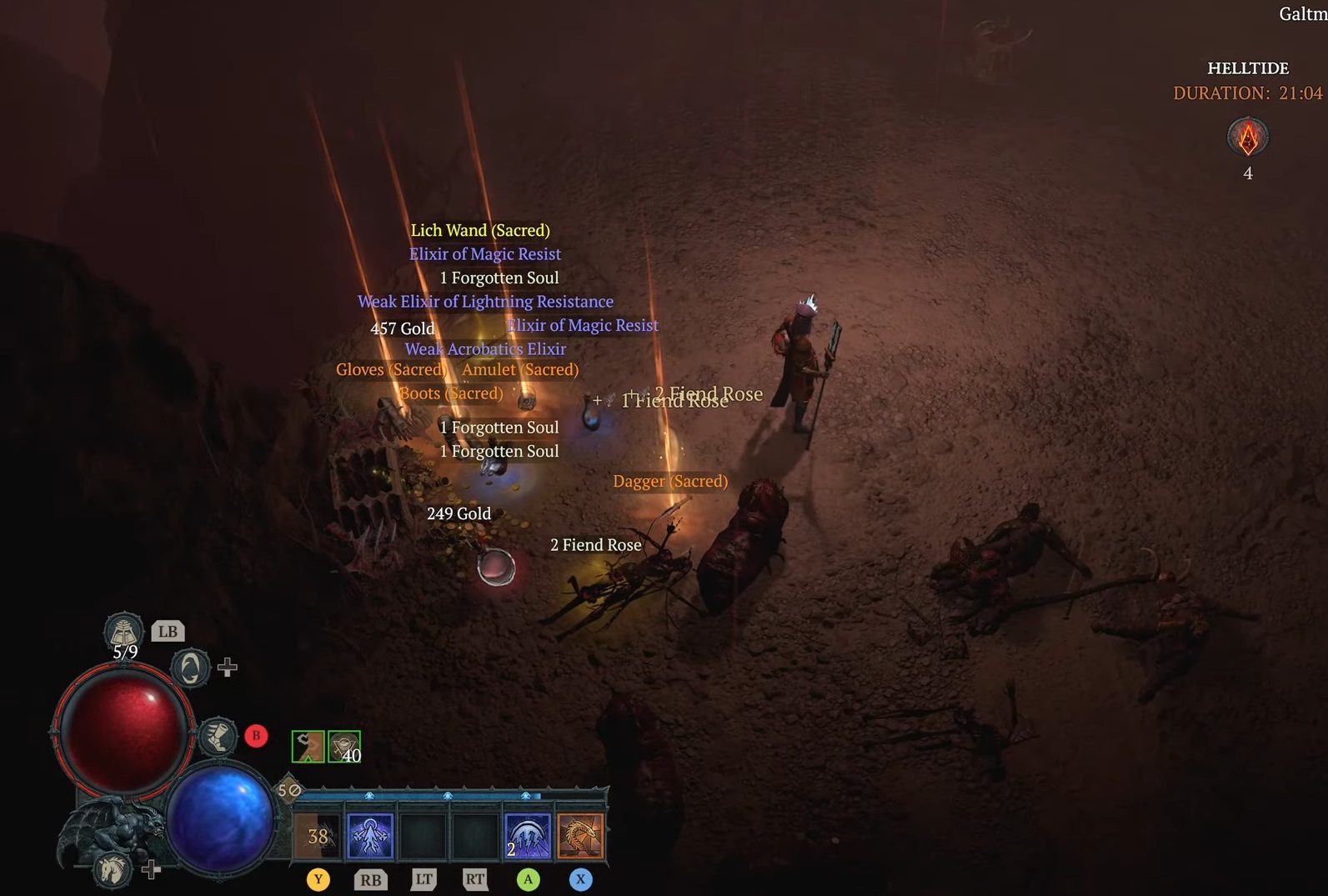The width and height of the screenshot is (1328, 896).
Task: Pick up the Lich Wand (Sacred) drop
Action: 480,230
